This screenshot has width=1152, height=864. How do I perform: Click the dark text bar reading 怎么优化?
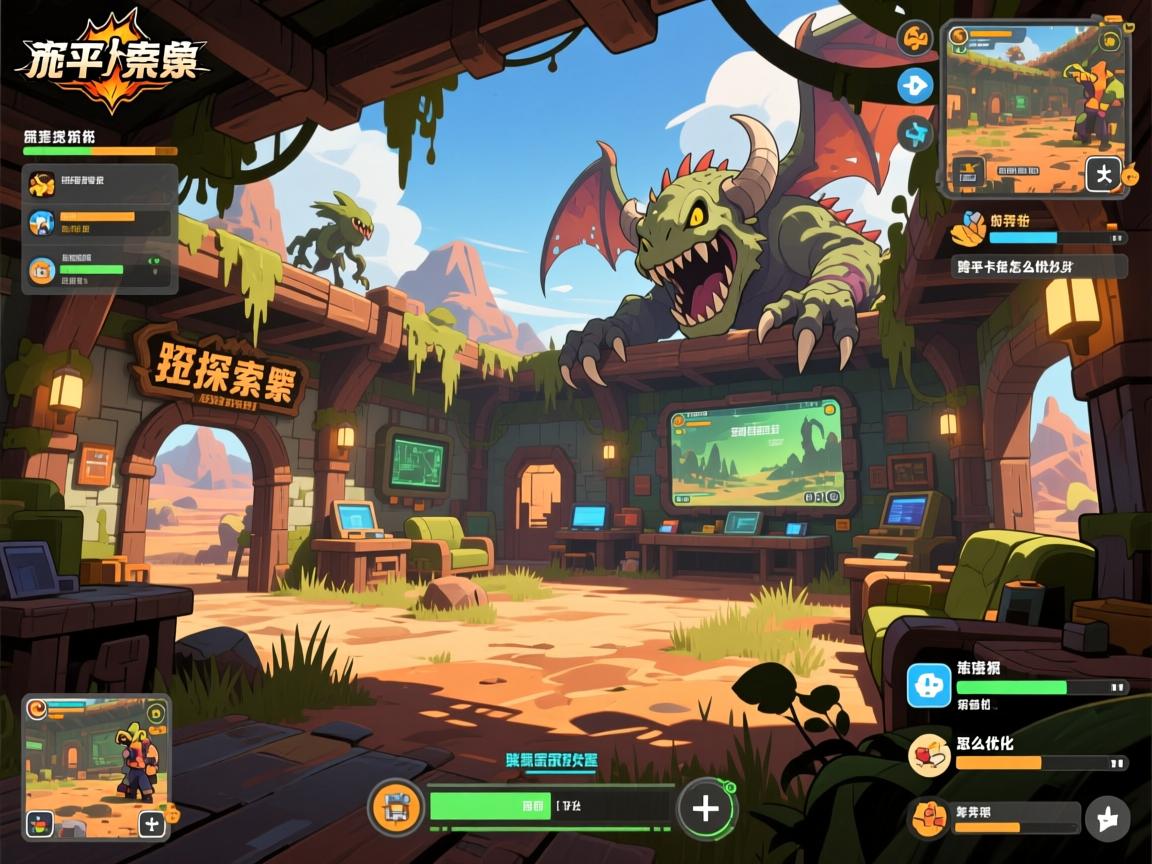click(x=1039, y=267)
